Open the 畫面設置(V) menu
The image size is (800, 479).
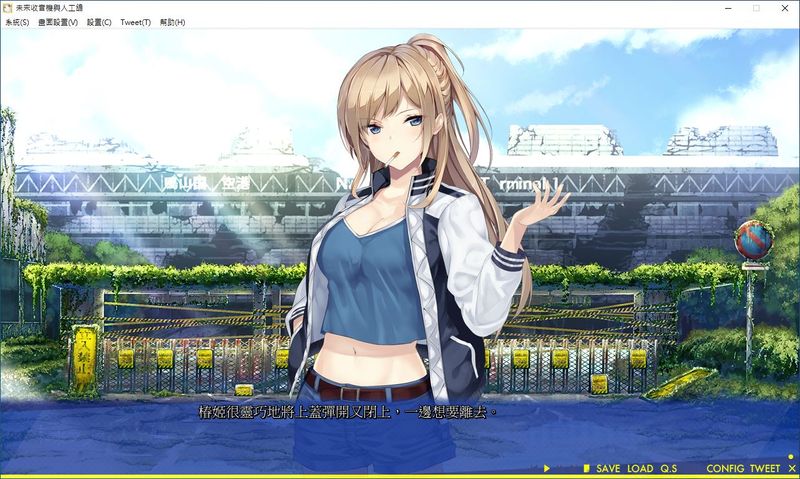point(57,22)
